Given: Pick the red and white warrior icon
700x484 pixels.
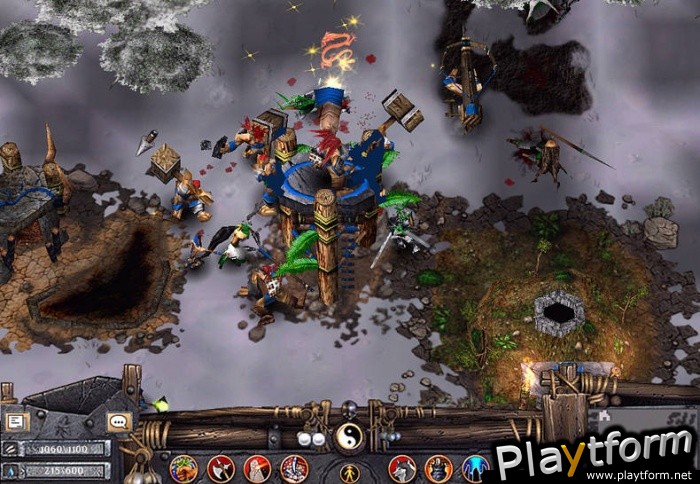Looking at the screenshot, I should [x=294, y=467].
